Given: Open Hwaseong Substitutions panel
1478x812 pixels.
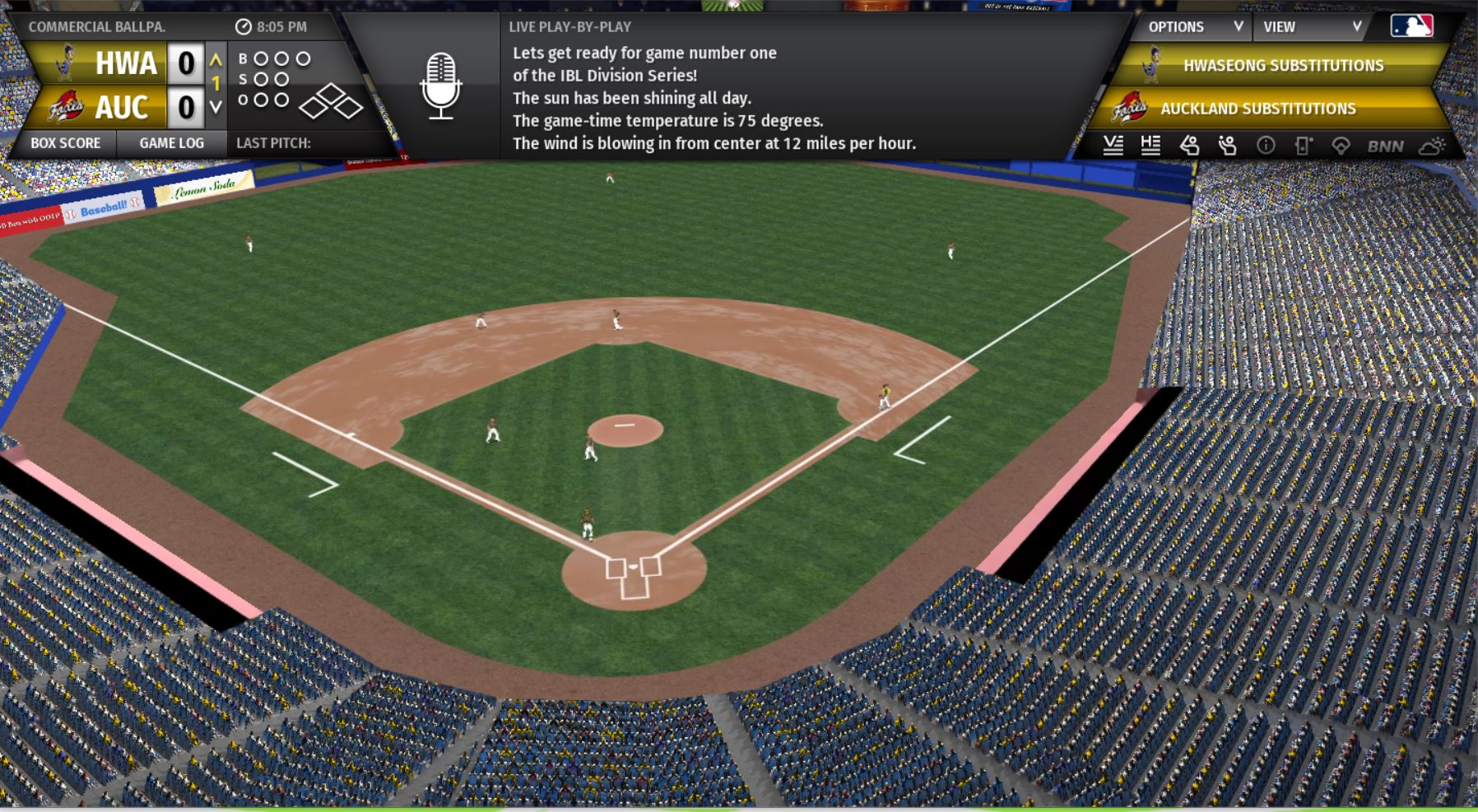Looking at the screenshot, I should pos(1282,66).
